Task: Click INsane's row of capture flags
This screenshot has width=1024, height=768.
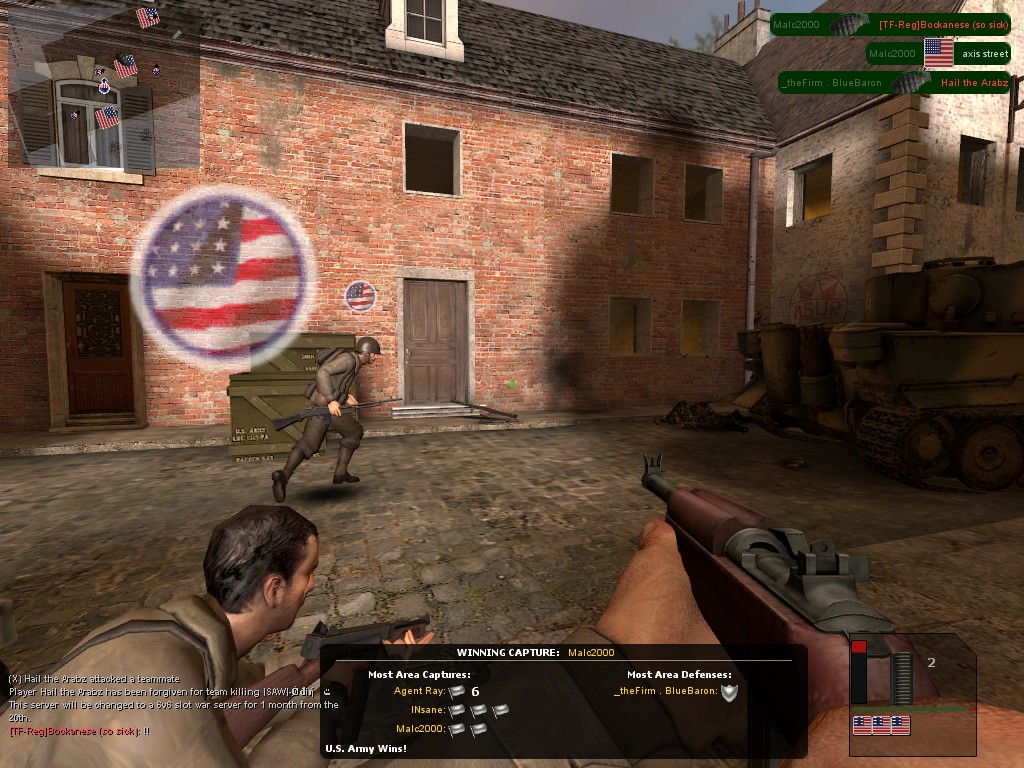Action: 478,710
